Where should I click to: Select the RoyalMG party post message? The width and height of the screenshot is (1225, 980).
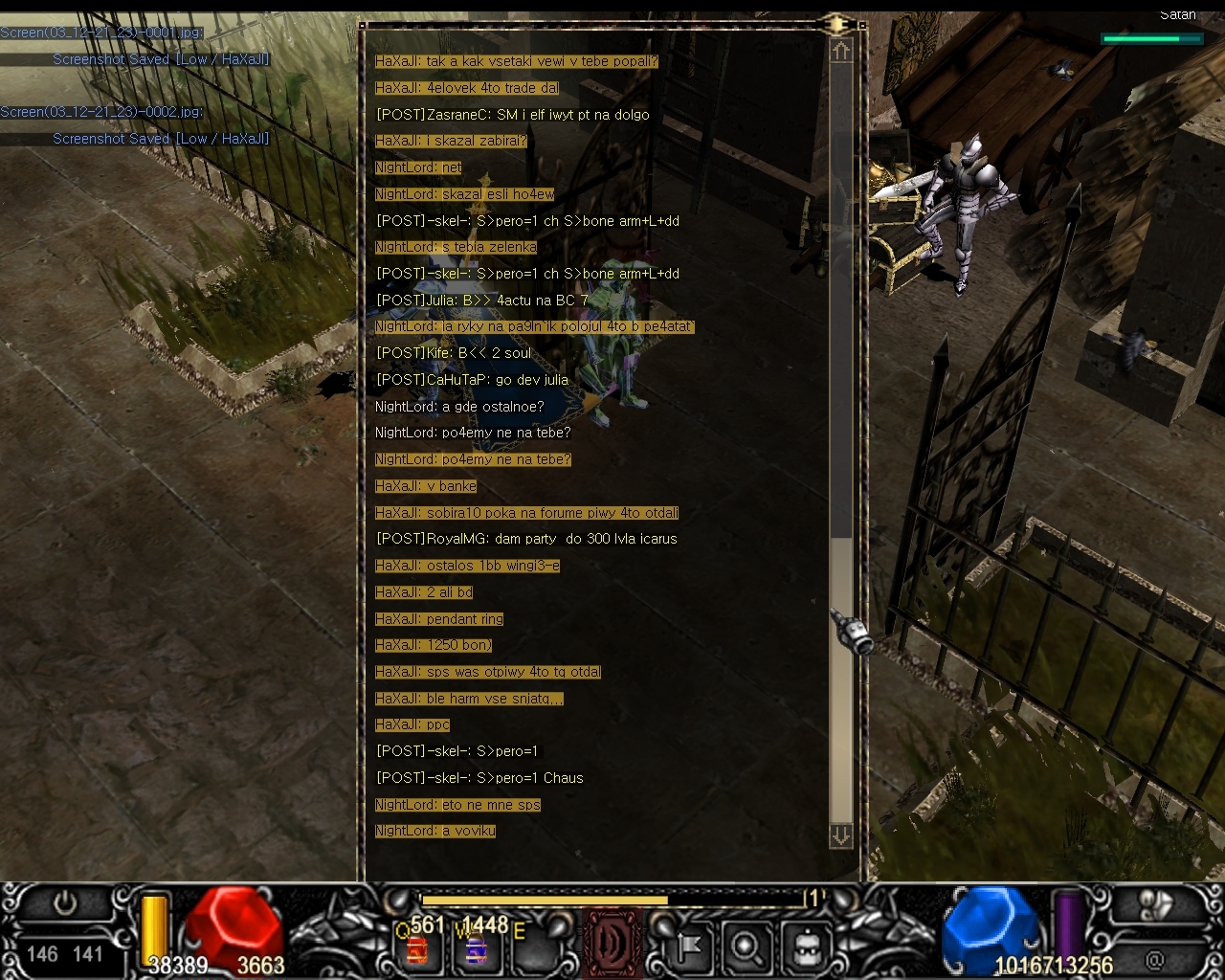(526, 539)
